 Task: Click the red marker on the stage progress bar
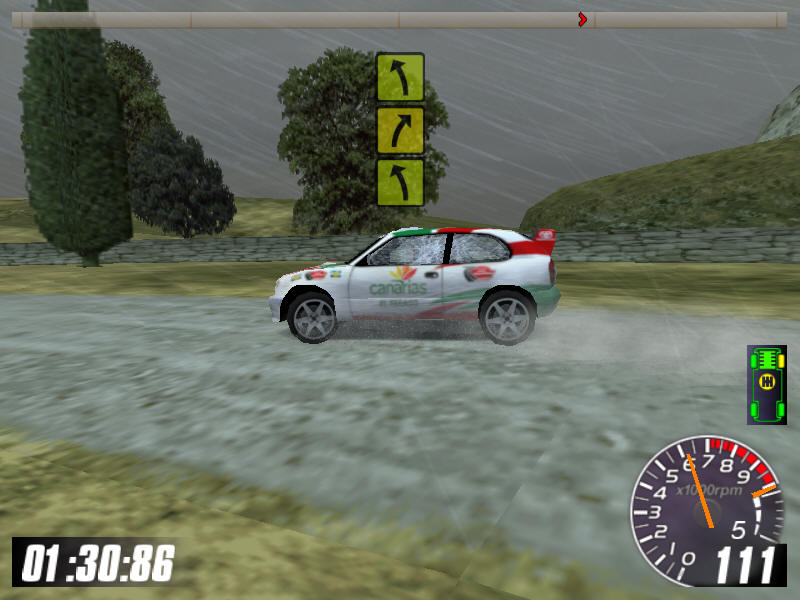(x=582, y=19)
